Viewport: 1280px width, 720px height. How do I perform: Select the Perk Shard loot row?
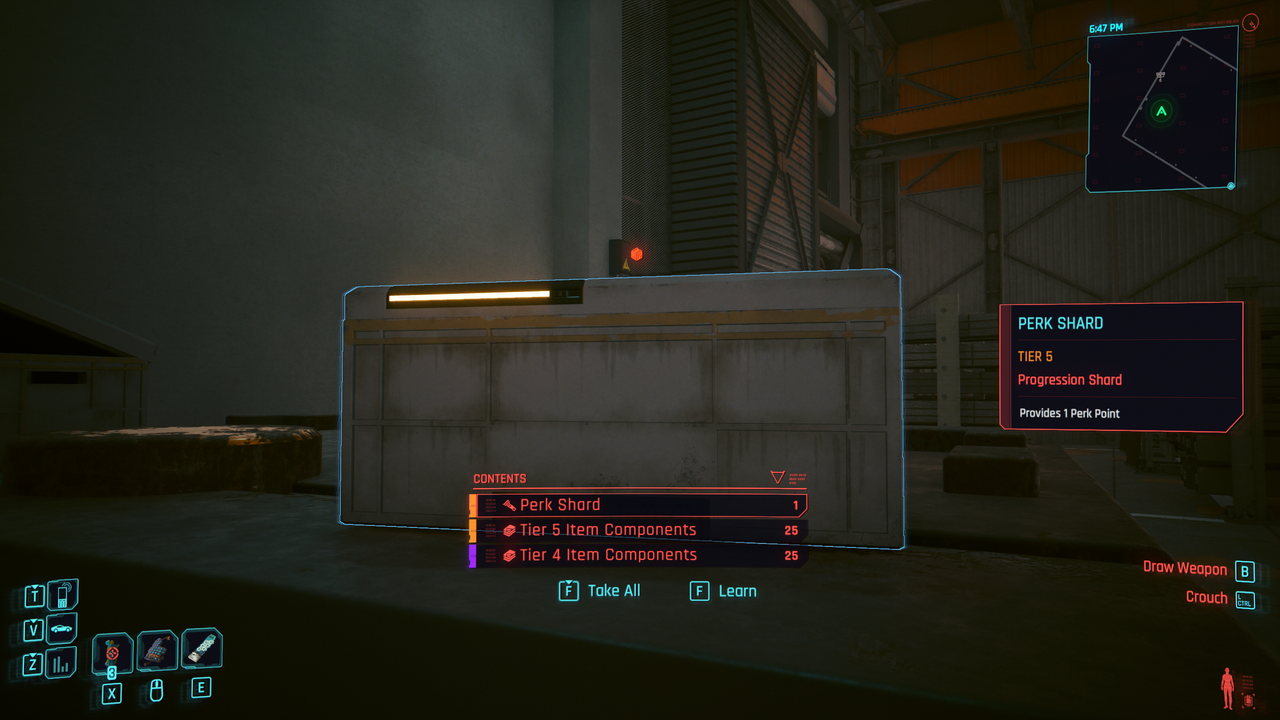click(x=640, y=505)
